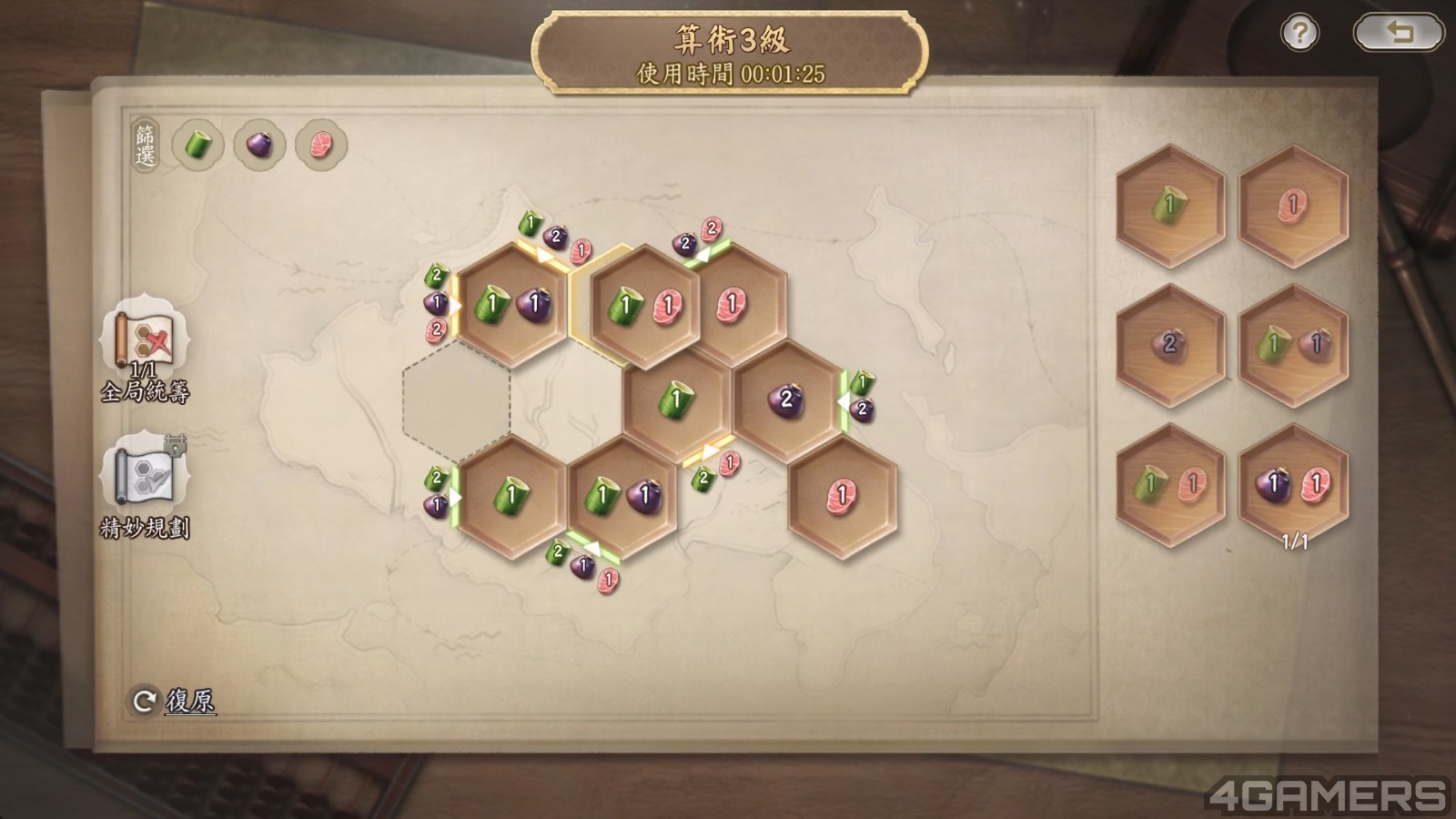Open the question mark help button
The height and width of the screenshot is (819, 1456).
click(x=1299, y=34)
